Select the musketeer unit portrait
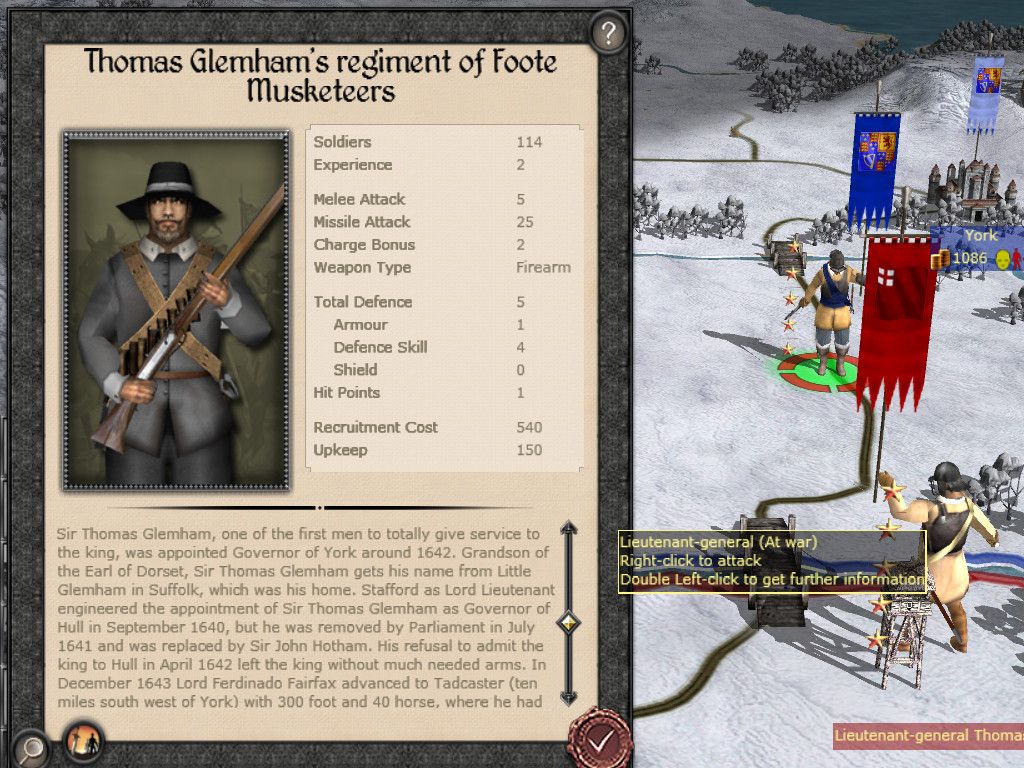 click(x=176, y=310)
